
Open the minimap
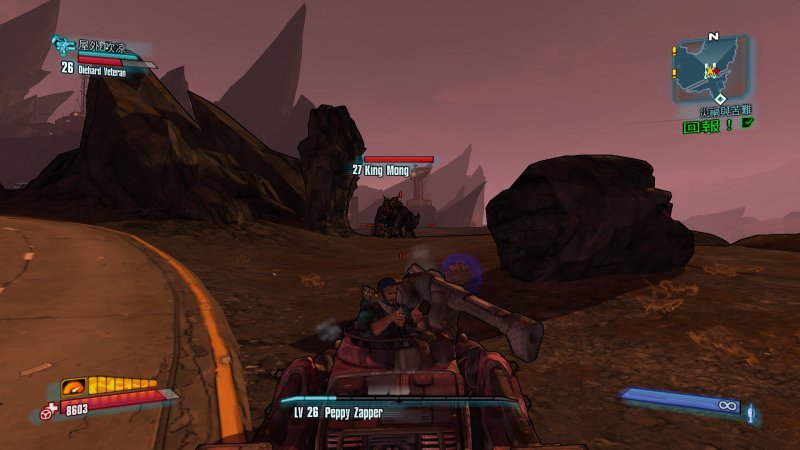[x=710, y=67]
